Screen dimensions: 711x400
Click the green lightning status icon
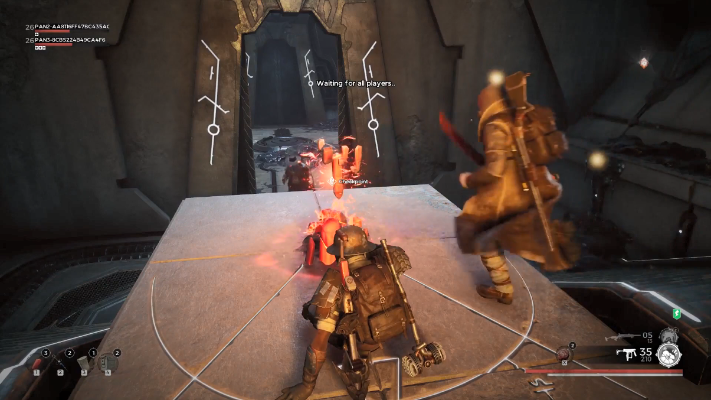point(676,315)
